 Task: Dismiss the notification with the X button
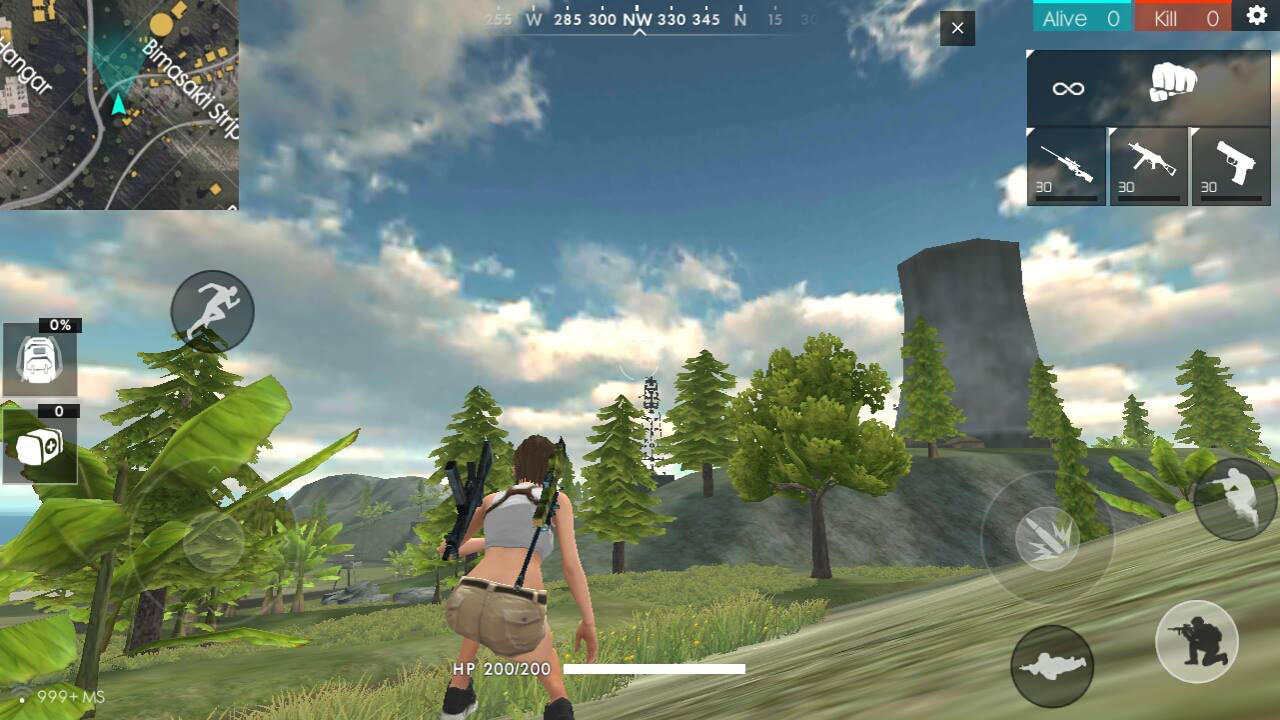point(956,29)
